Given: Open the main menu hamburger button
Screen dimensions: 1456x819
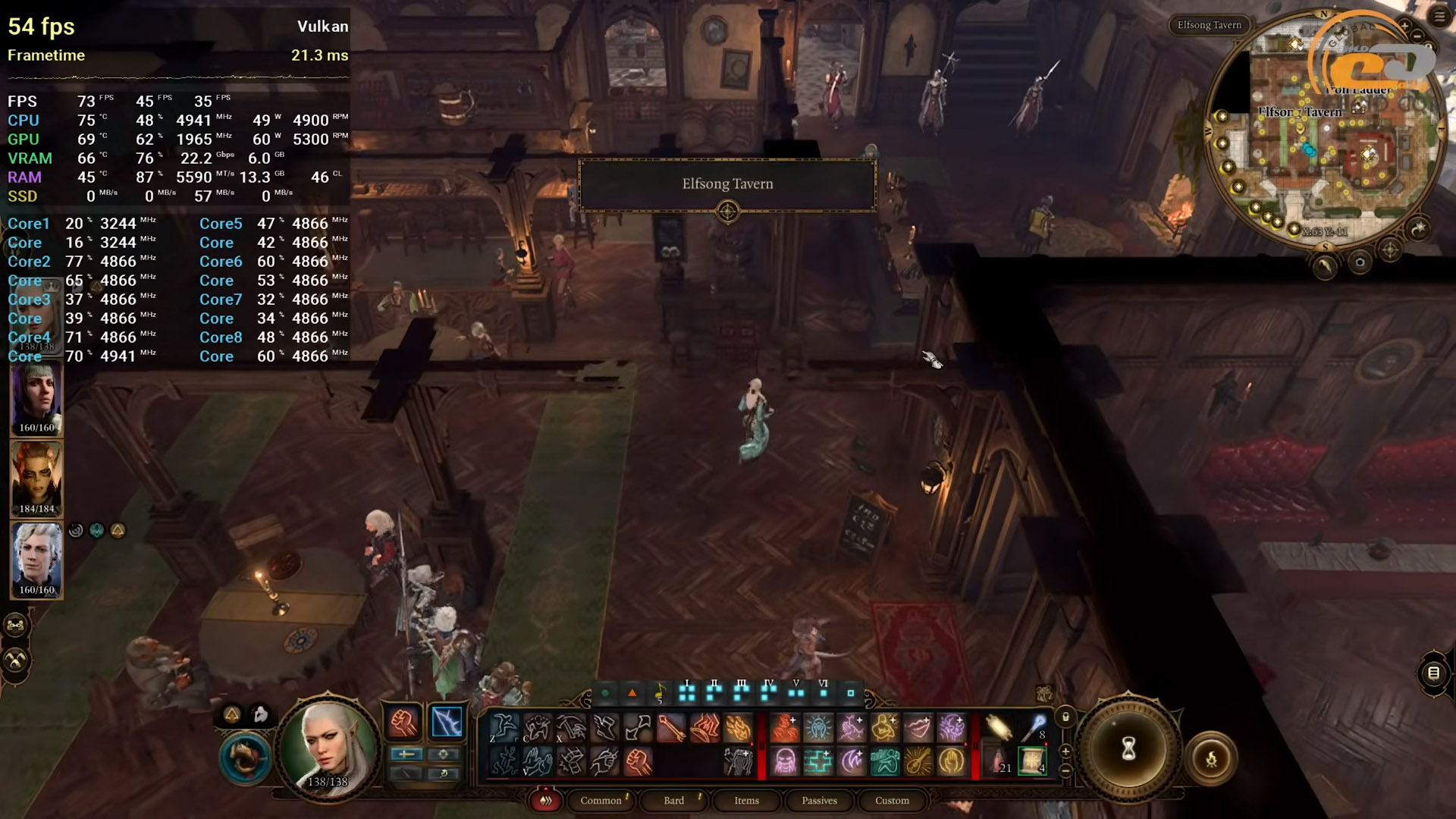Looking at the screenshot, I should (x=1439, y=17).
